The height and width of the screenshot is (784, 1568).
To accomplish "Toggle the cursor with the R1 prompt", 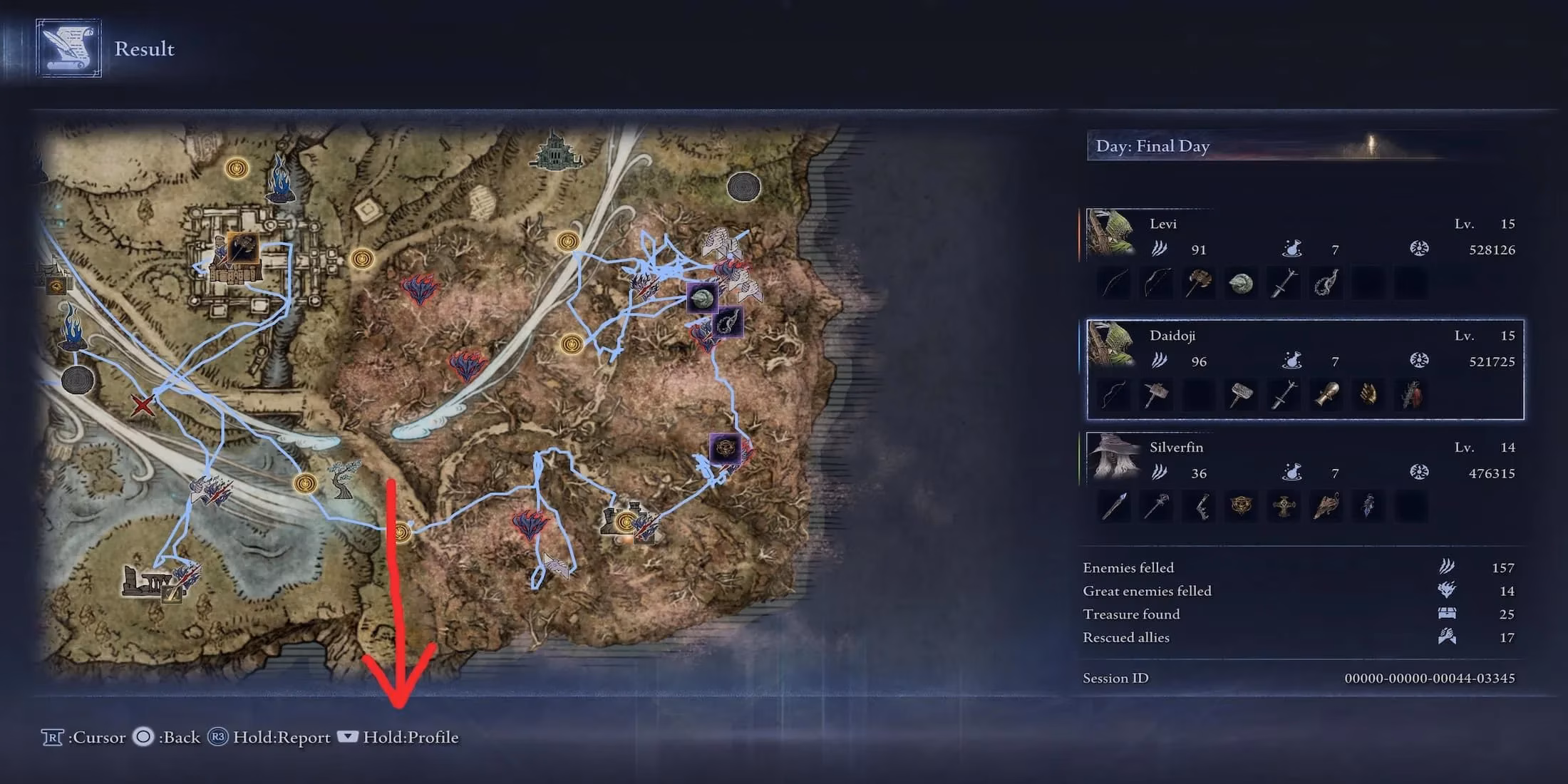I will tap(53, 738).
